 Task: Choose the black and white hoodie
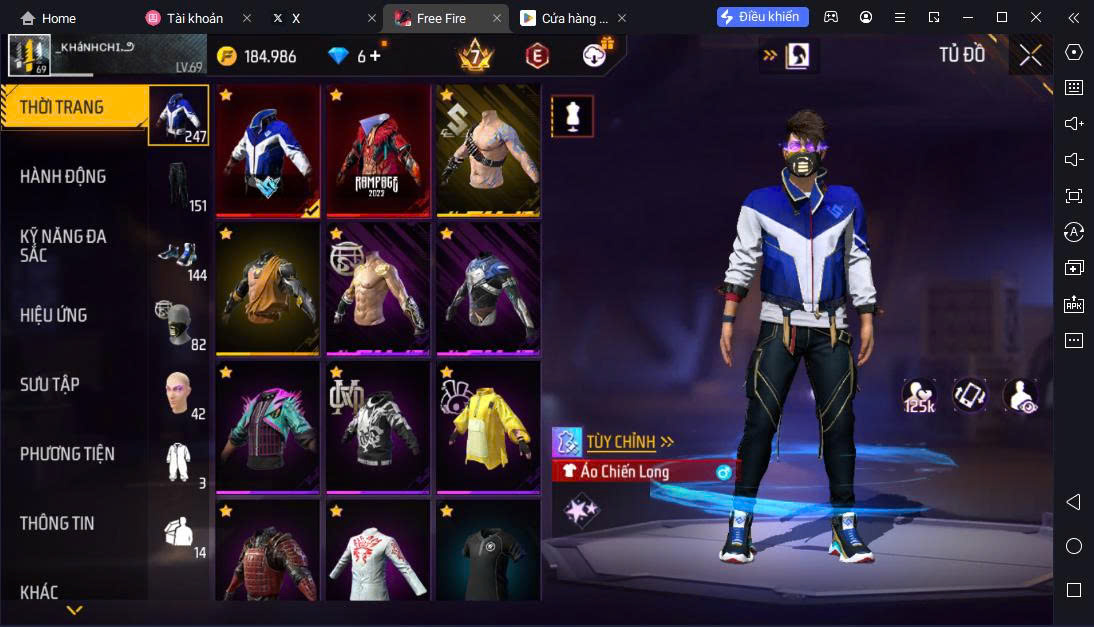pyautogui.click(x=378, y=427)
